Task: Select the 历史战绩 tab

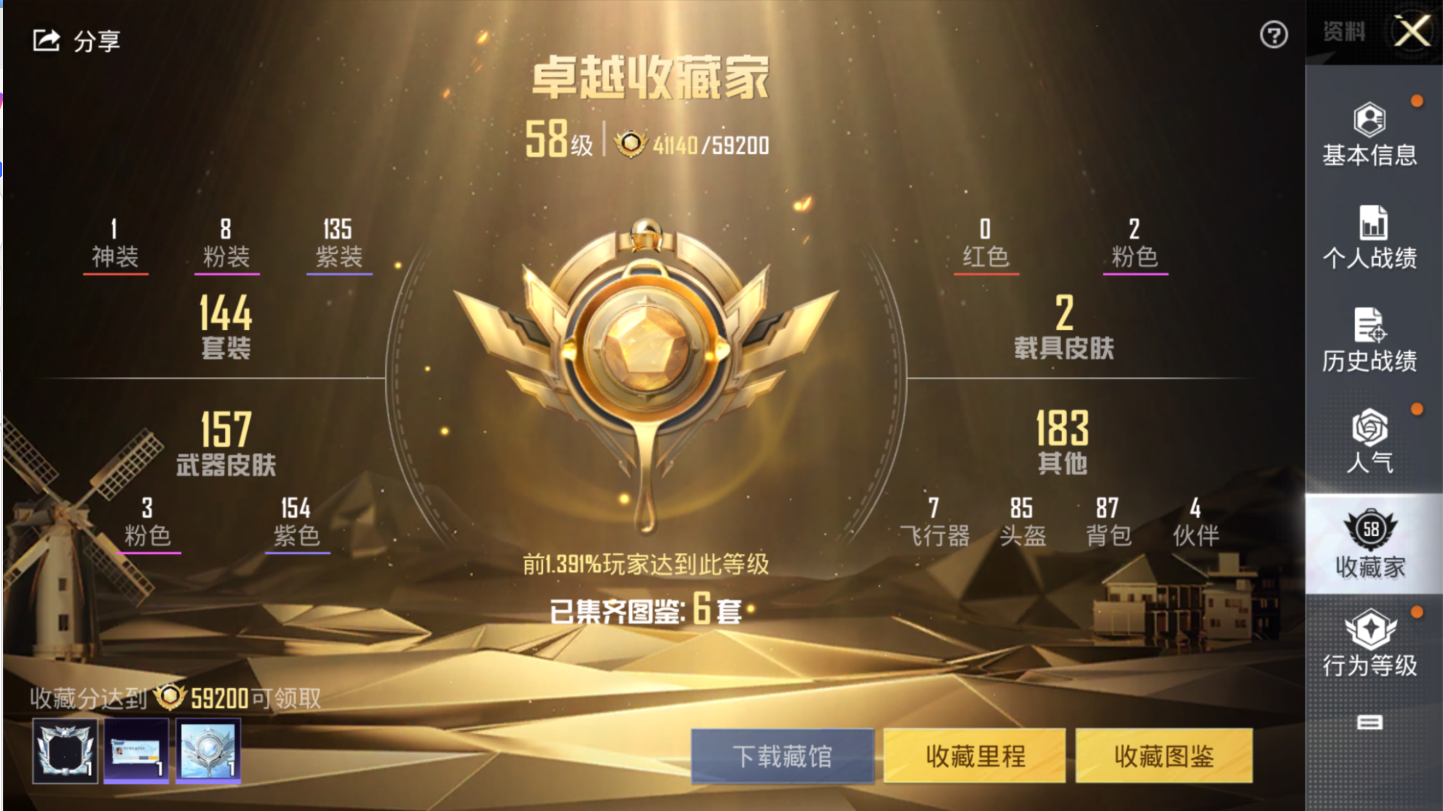Action: pyautogui.click(x=1369, y=341)
